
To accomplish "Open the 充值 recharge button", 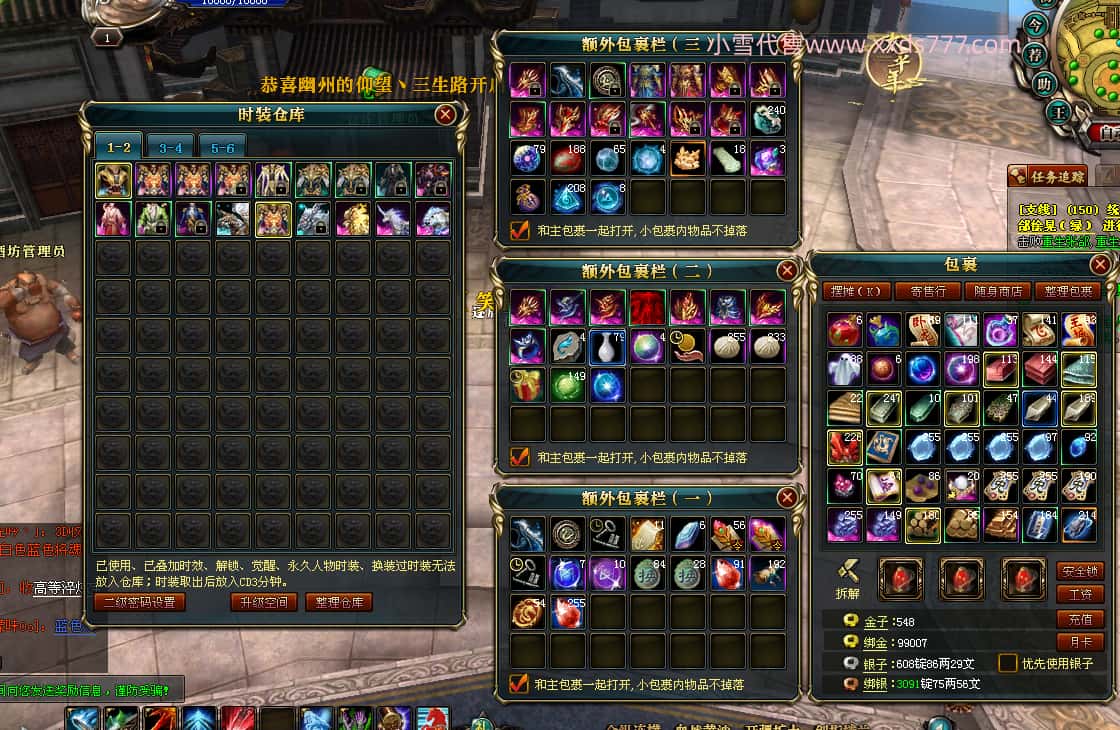I will pos(1080,619).
